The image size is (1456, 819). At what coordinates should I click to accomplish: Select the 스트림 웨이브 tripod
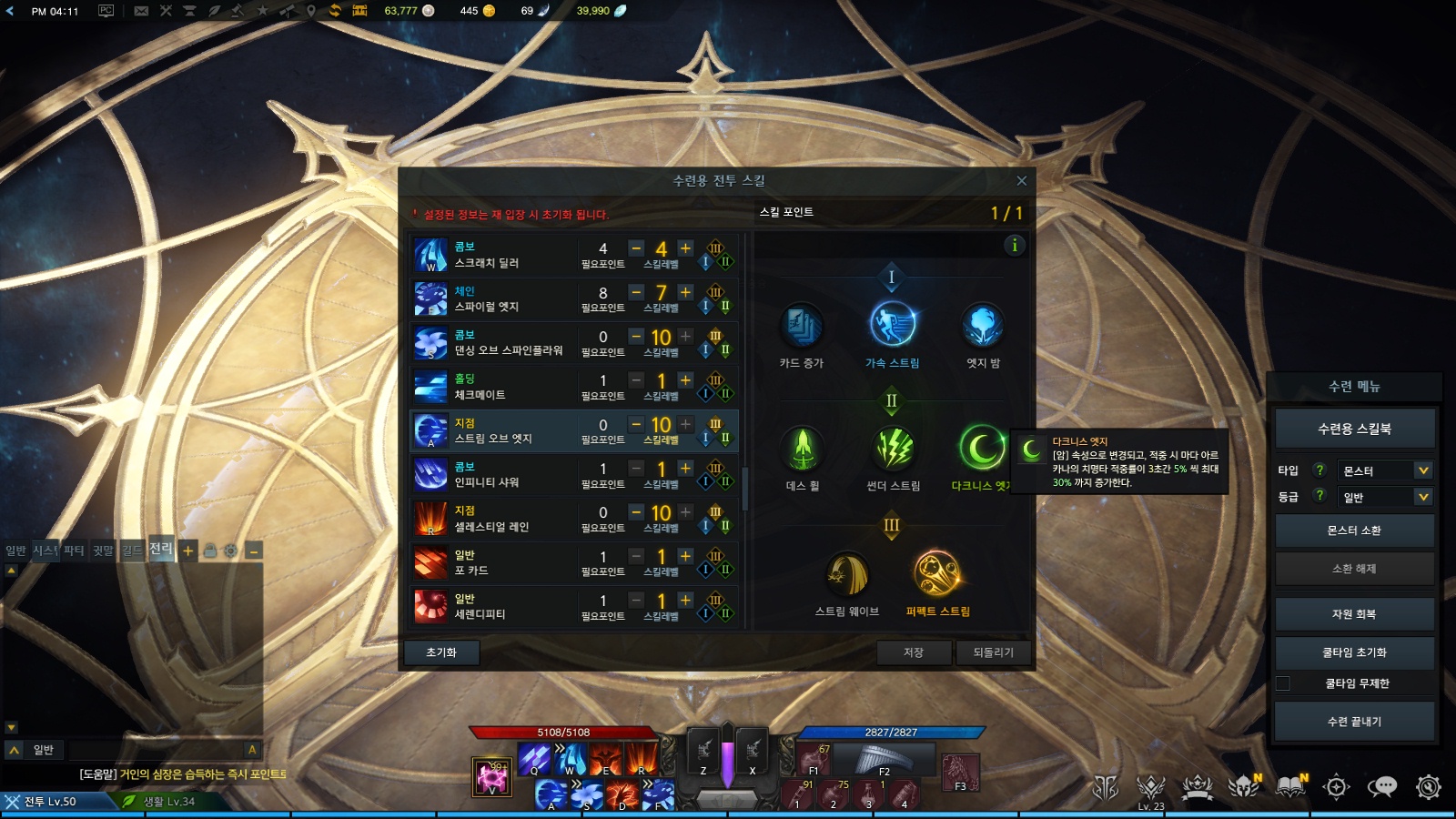click(847, 574)
